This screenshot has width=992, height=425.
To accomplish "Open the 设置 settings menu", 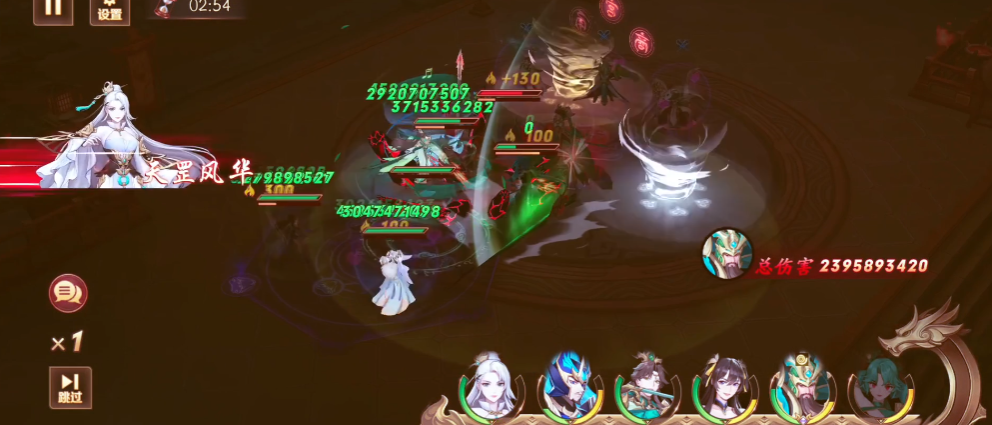I will tap(110, 10).
